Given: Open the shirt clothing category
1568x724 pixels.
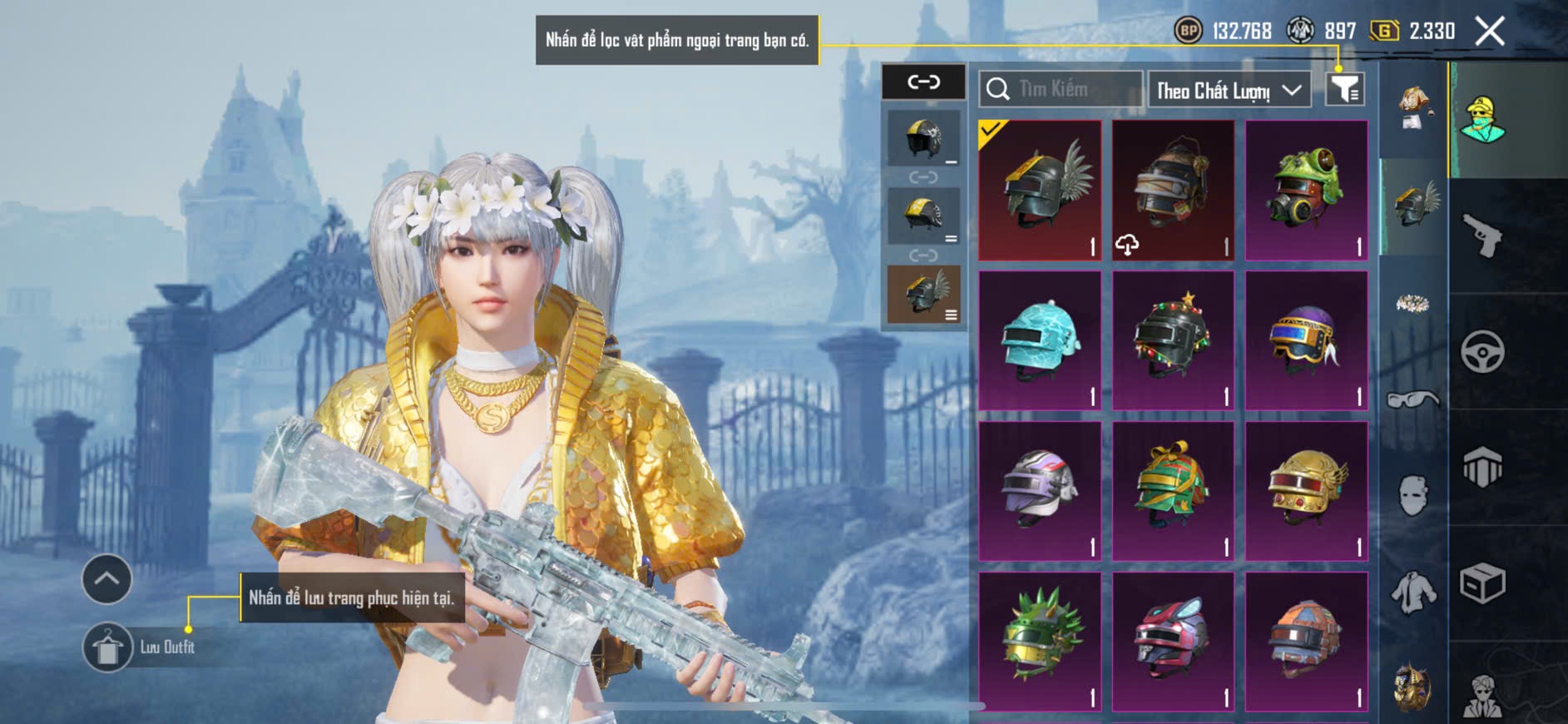Looking at the screenshot, I should 1412,593.
